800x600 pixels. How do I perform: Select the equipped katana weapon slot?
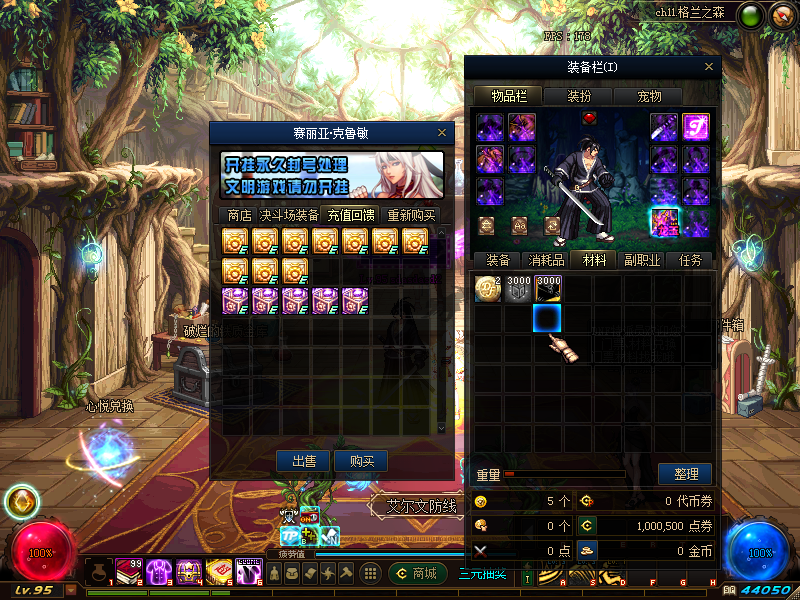[x=664, y=127]
